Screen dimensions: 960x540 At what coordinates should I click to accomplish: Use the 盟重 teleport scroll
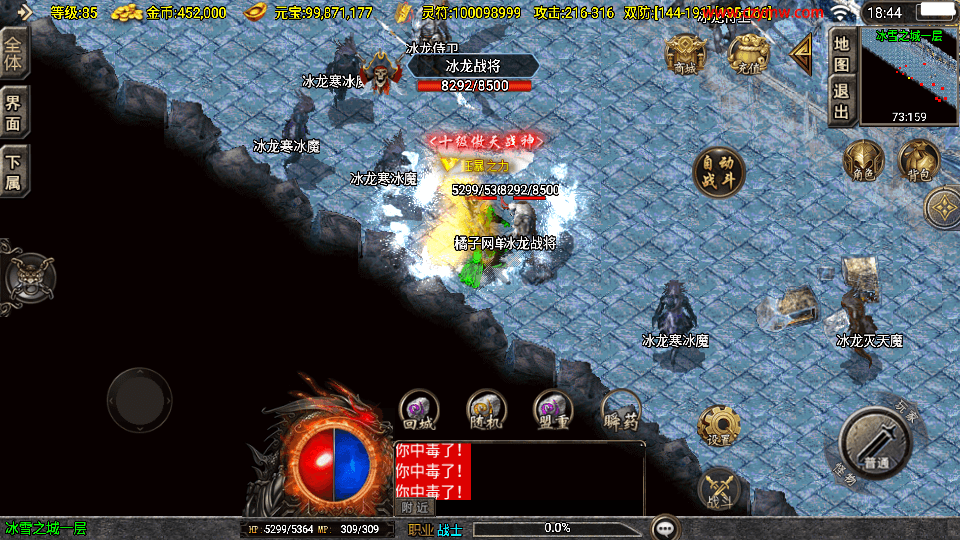(x=553, y=410)
